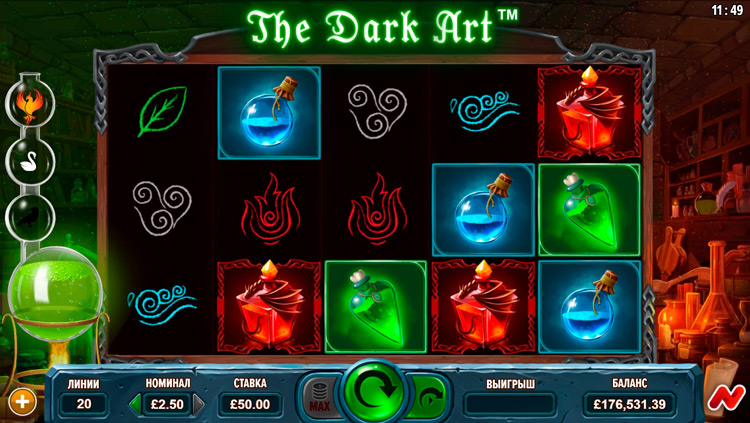Image resolution: width=750 pixels, height=423 pixels.
Task: Increase the coin value with the right arrow
Action: 198,404
